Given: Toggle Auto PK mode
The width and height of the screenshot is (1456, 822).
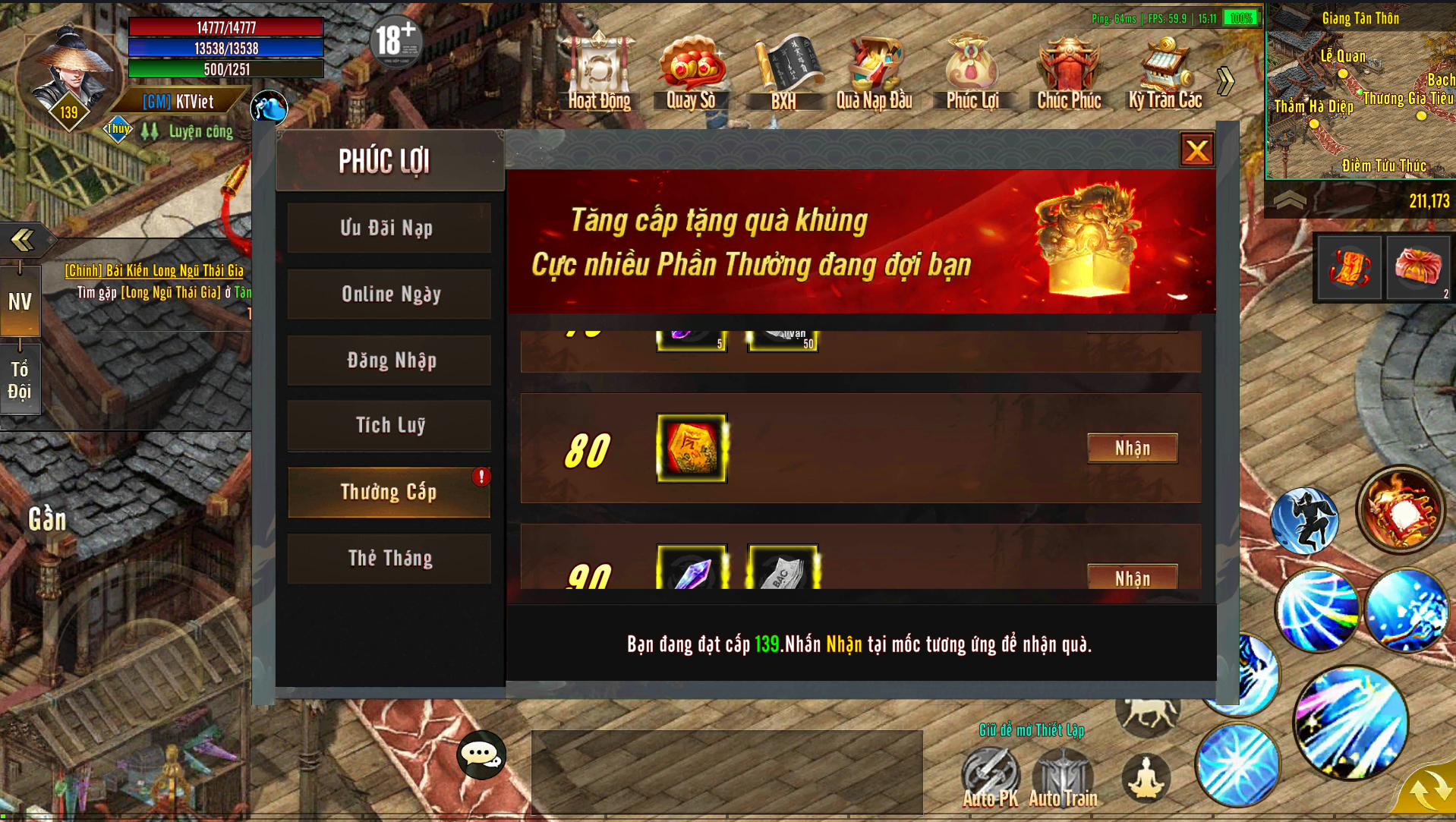Looking at the screenshot, I should pyautogui.click(x=990, y=777).
